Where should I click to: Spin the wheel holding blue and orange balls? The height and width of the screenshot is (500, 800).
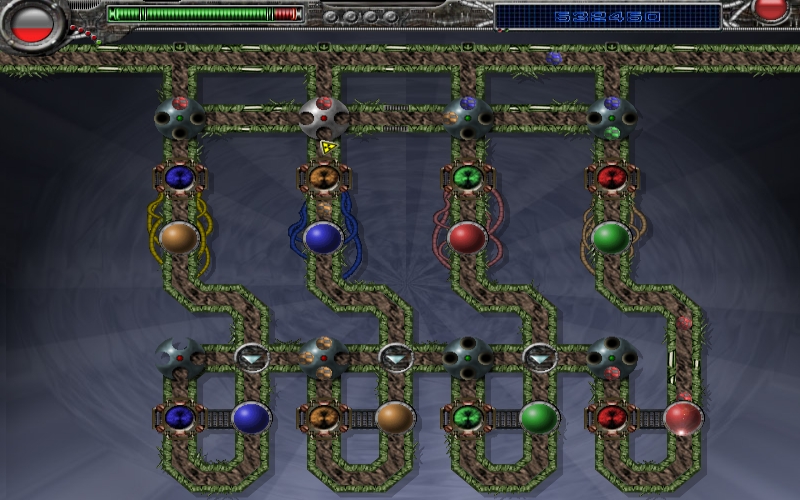click(x=467, y=117)
